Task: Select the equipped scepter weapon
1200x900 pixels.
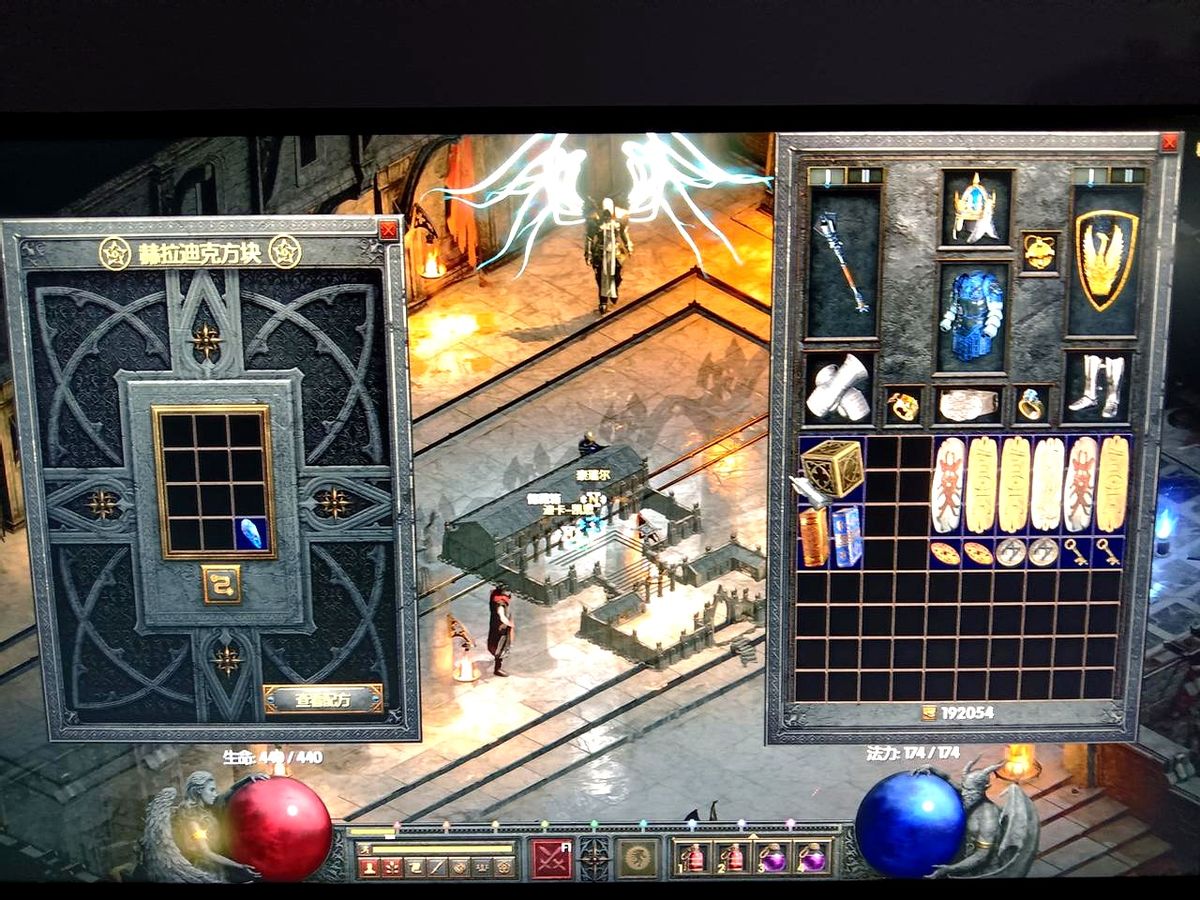Action: (x=843, y=263)
